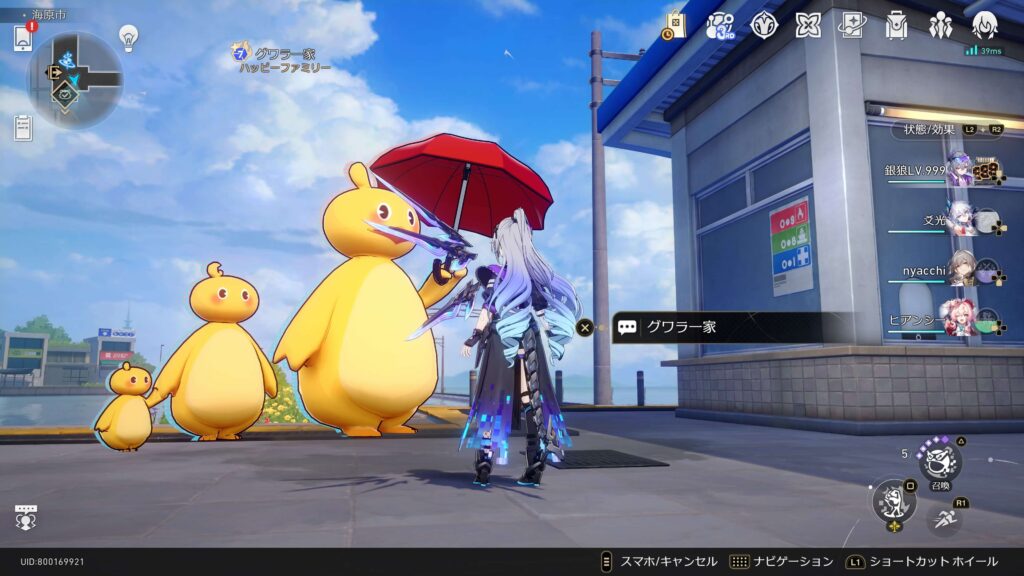The height and width of the screenshot is (576, 1024).
Task: Open the clipboard mission log icon
Action: pyautogui.click(x=23, y=127)
